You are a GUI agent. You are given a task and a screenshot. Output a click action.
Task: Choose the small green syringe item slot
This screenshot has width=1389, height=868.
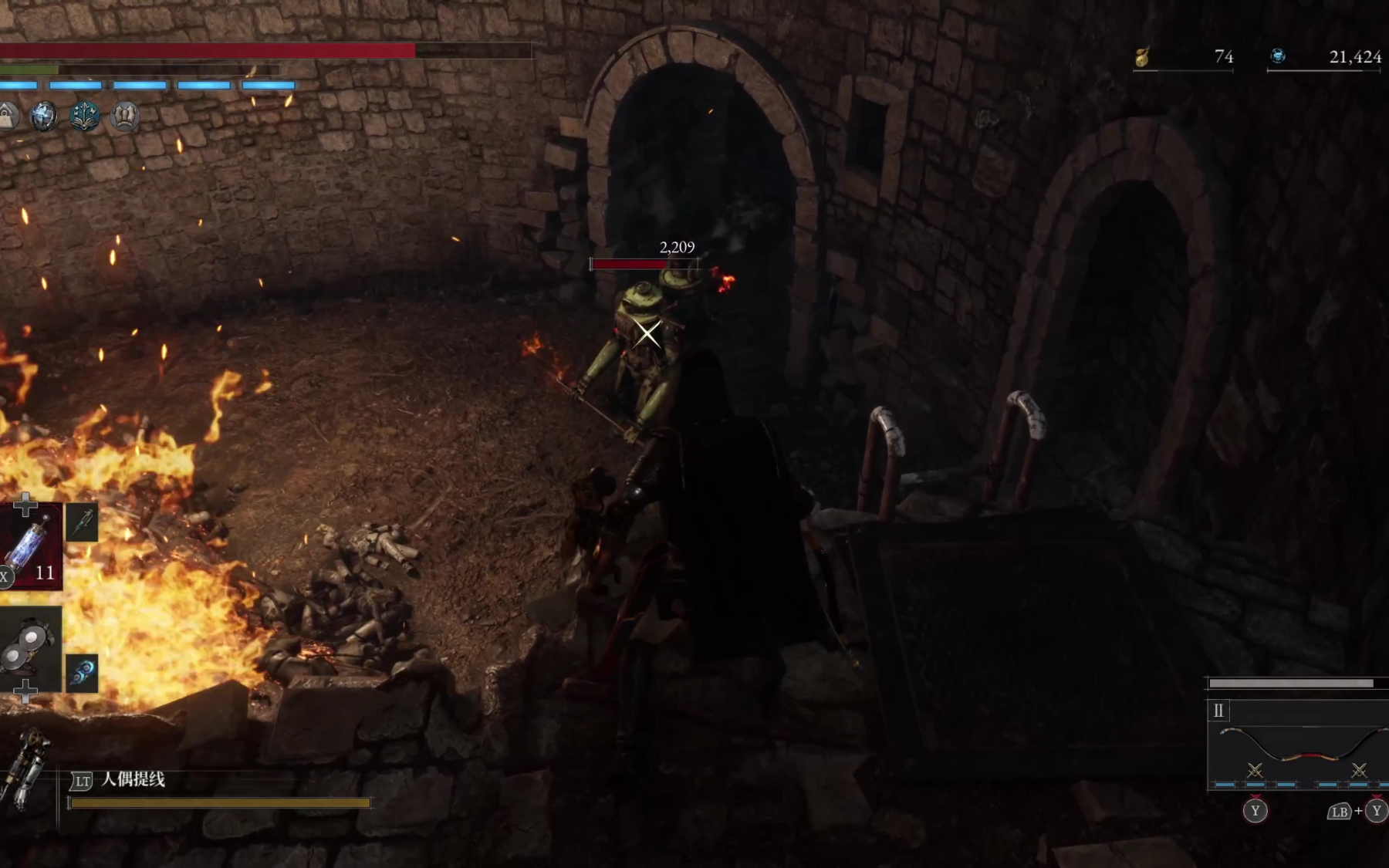(82, 522)
